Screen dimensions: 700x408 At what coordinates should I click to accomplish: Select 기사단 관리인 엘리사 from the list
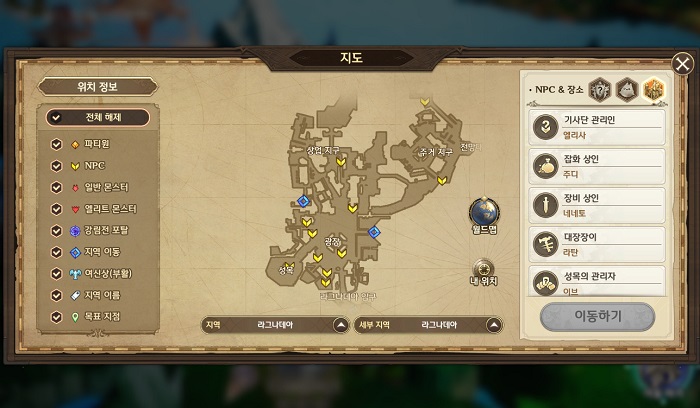[598, 126]
